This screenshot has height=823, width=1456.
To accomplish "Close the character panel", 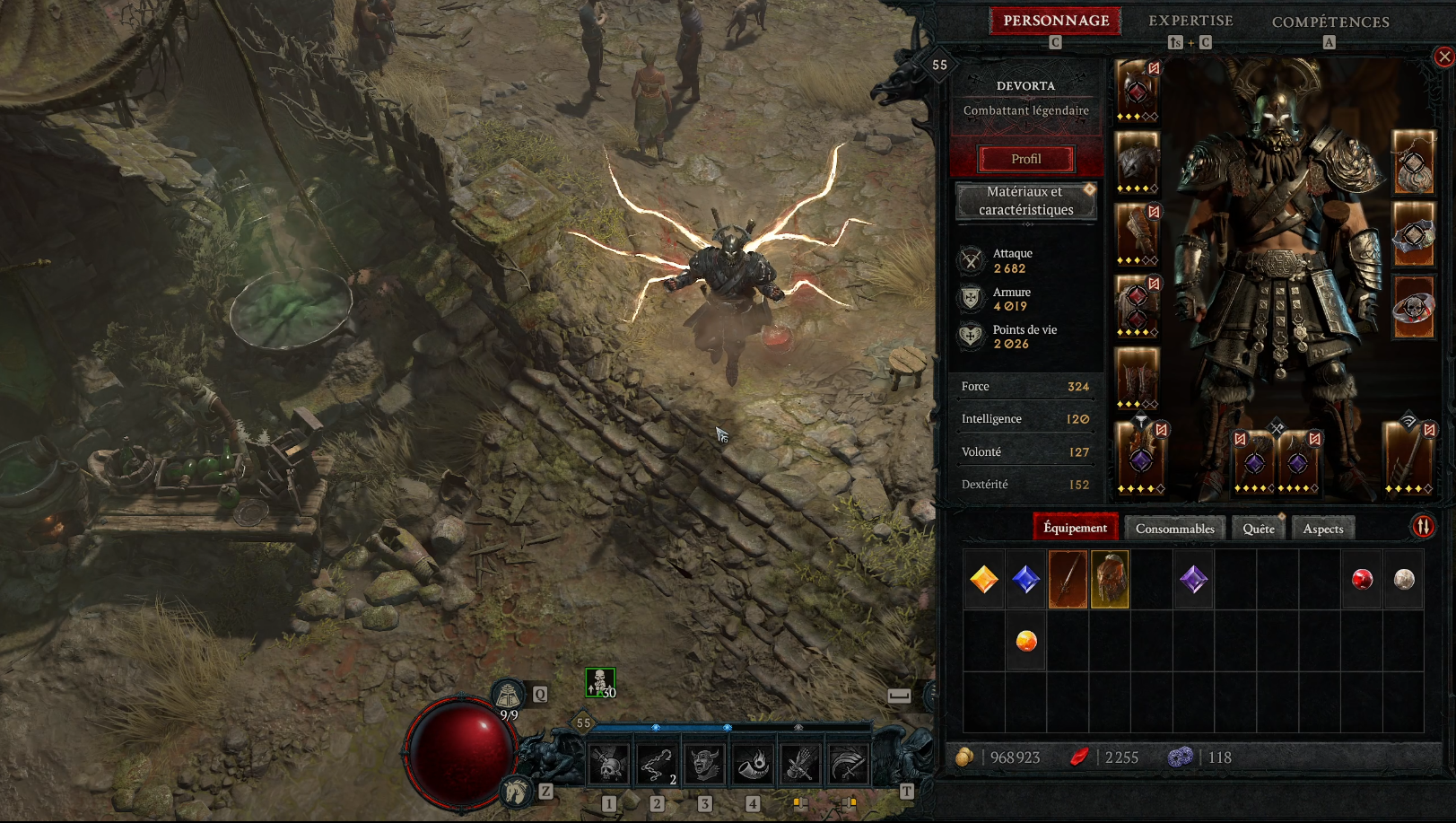I will point(1443,57).
